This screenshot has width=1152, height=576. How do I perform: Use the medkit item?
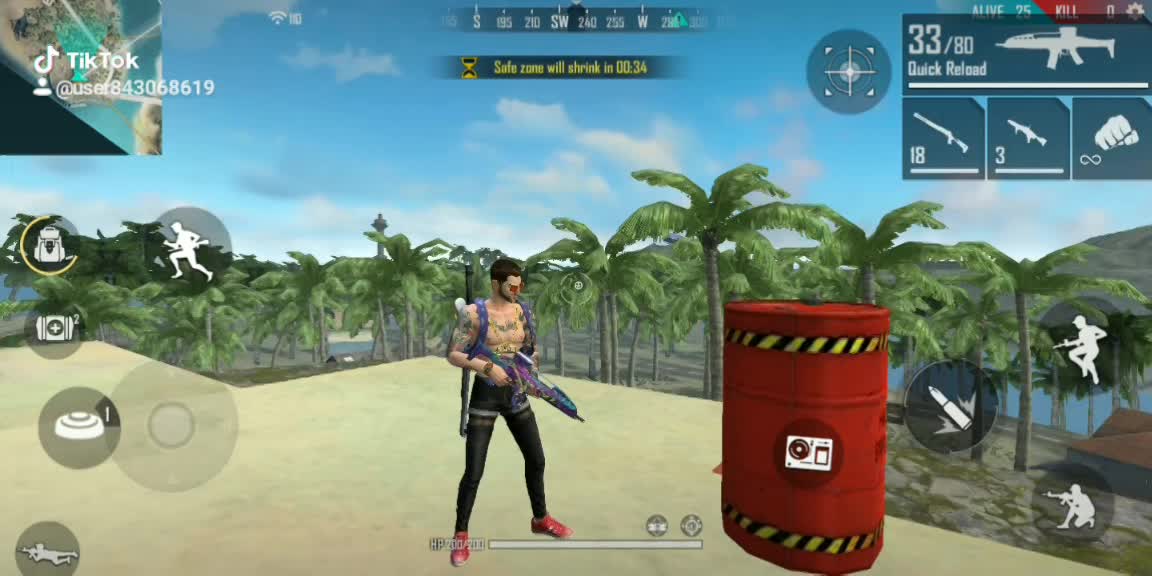[x=54, y=327]
